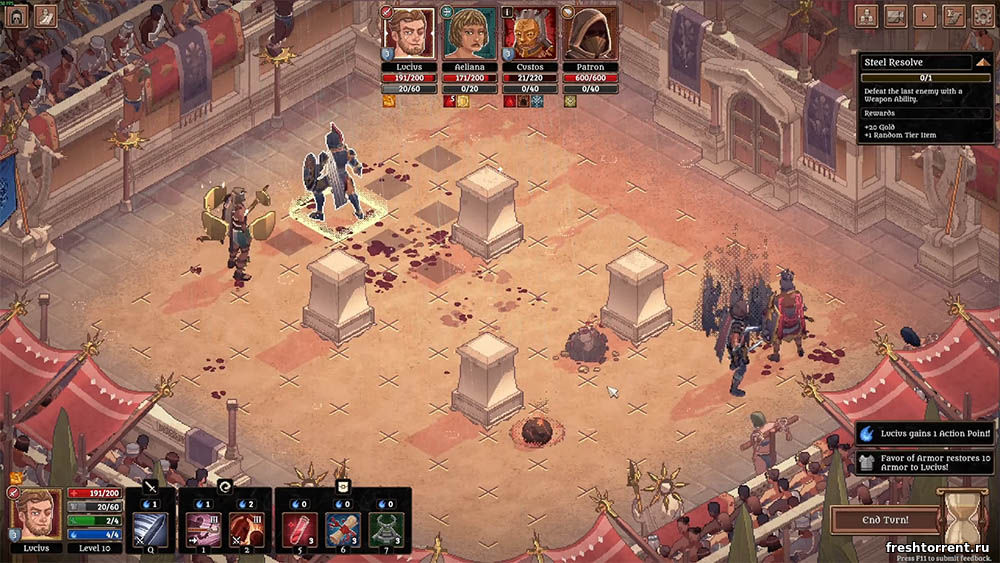
Task: Toggle the camera view button
Action: [895, 15]
